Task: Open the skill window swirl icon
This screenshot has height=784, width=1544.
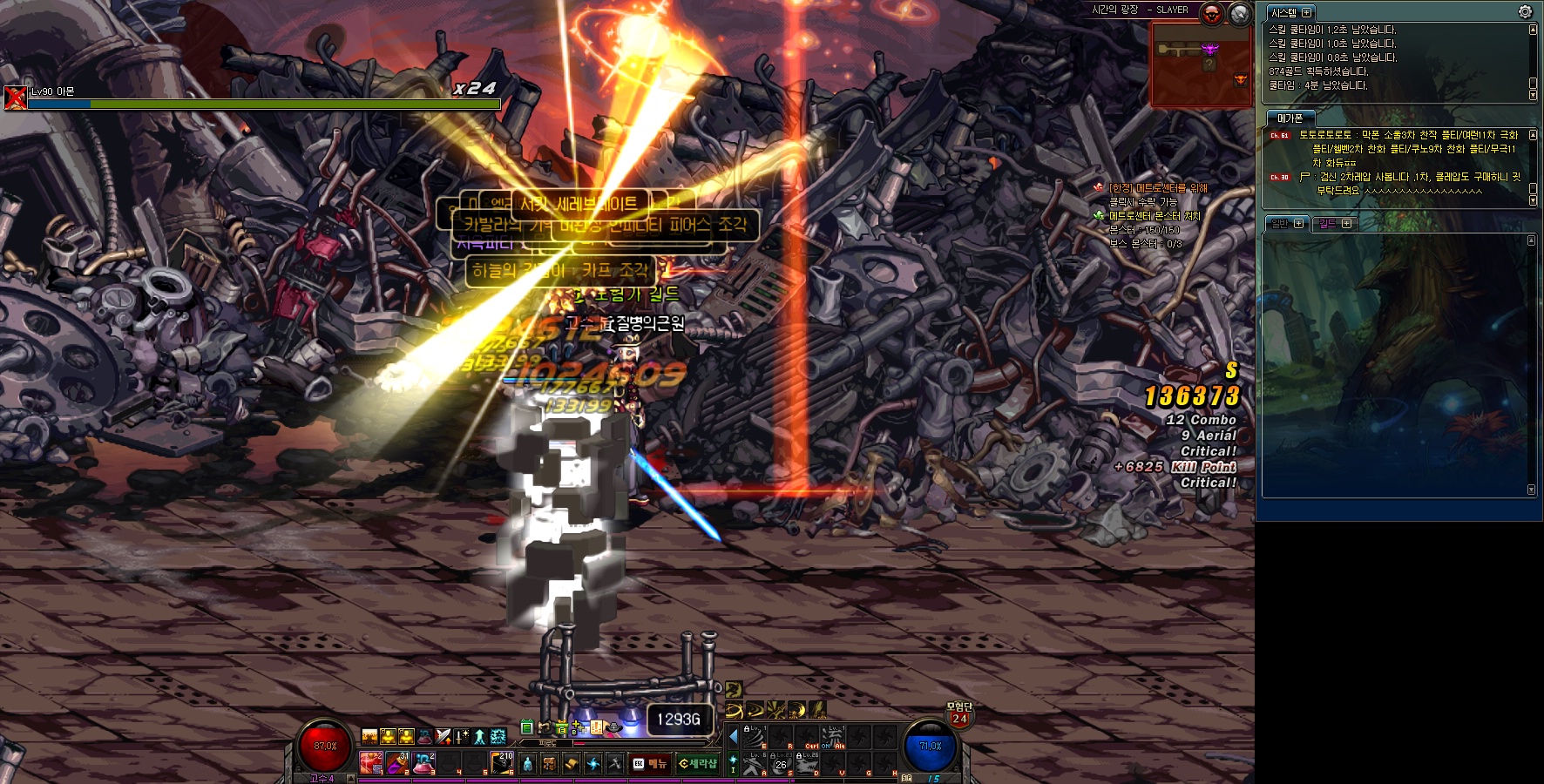Action: (x=593, y=764)
